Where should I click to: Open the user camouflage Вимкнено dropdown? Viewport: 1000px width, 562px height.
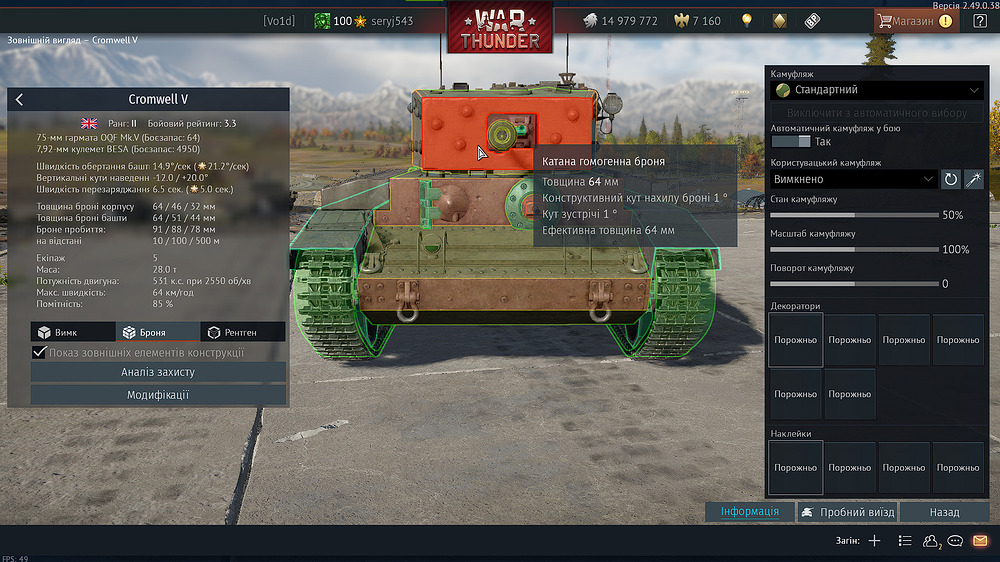853,179
